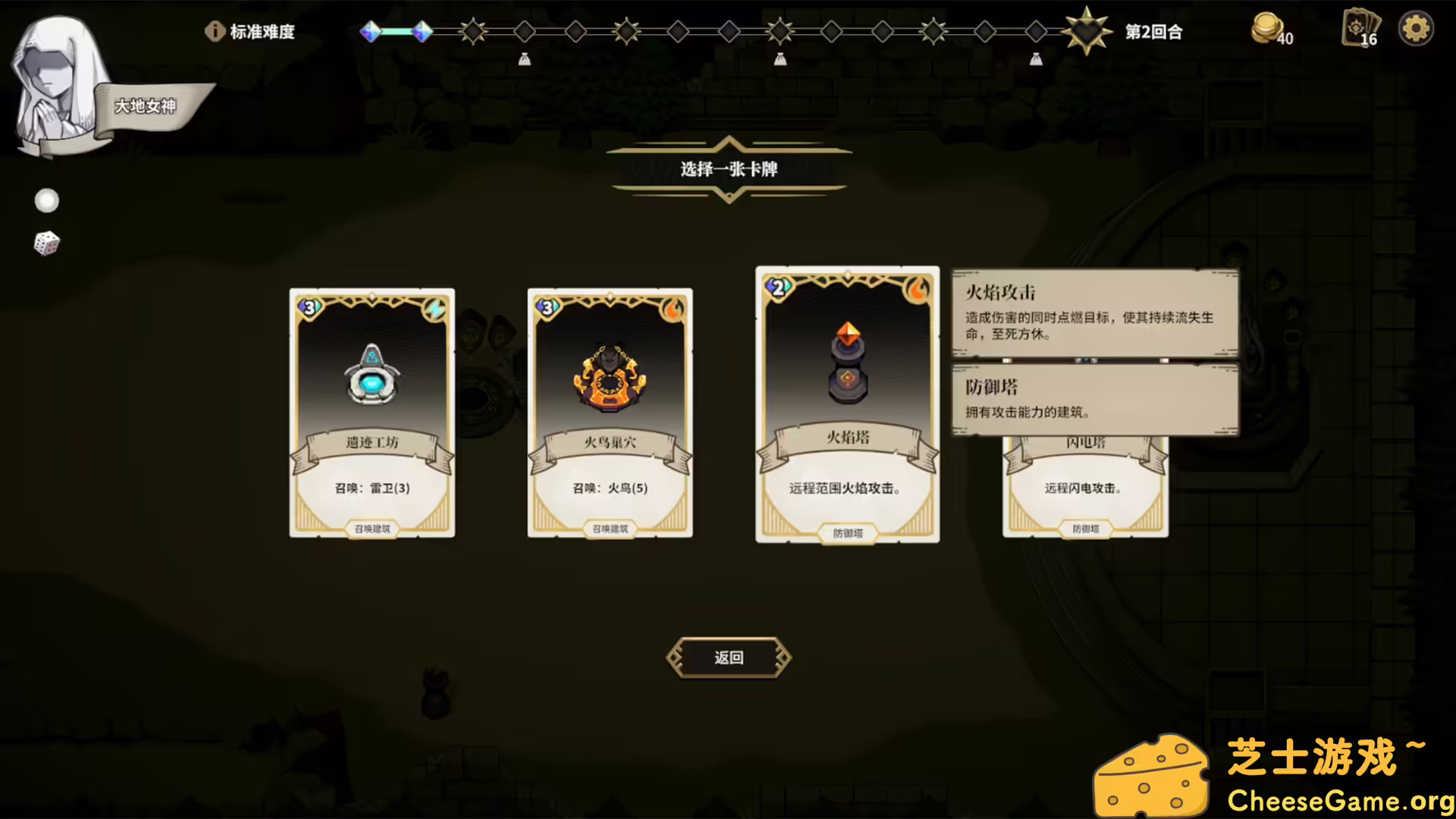Click the first gem node on progress track
This screenshot has height=819, width=1456.
click(371, 32)
